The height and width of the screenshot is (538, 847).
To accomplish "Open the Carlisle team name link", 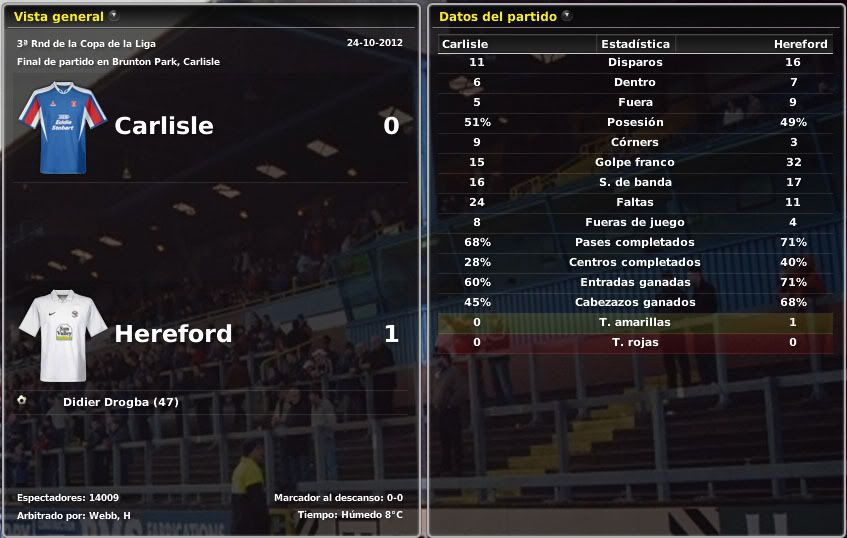I will click(163, 125).
